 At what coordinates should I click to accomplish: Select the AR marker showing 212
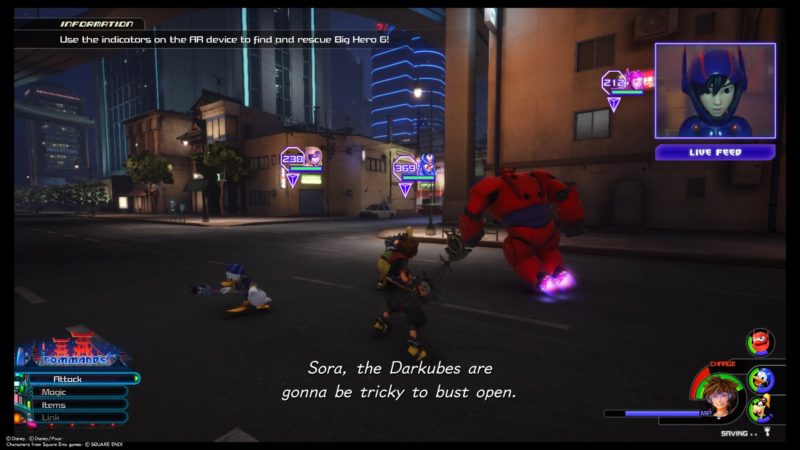pyautogui.click(x=613, y=81)
